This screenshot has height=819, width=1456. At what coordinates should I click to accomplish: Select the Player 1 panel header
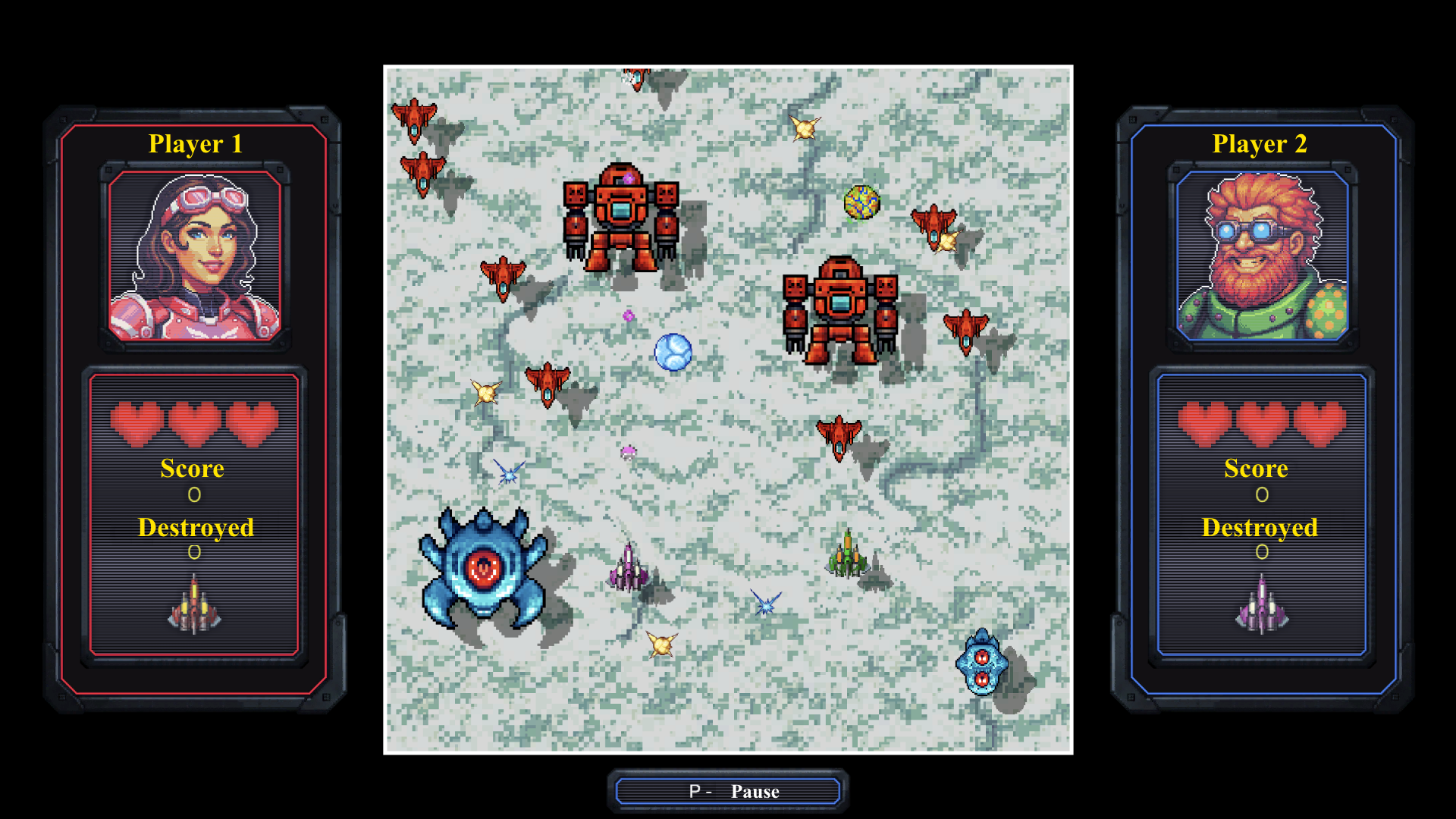point(196,143)
